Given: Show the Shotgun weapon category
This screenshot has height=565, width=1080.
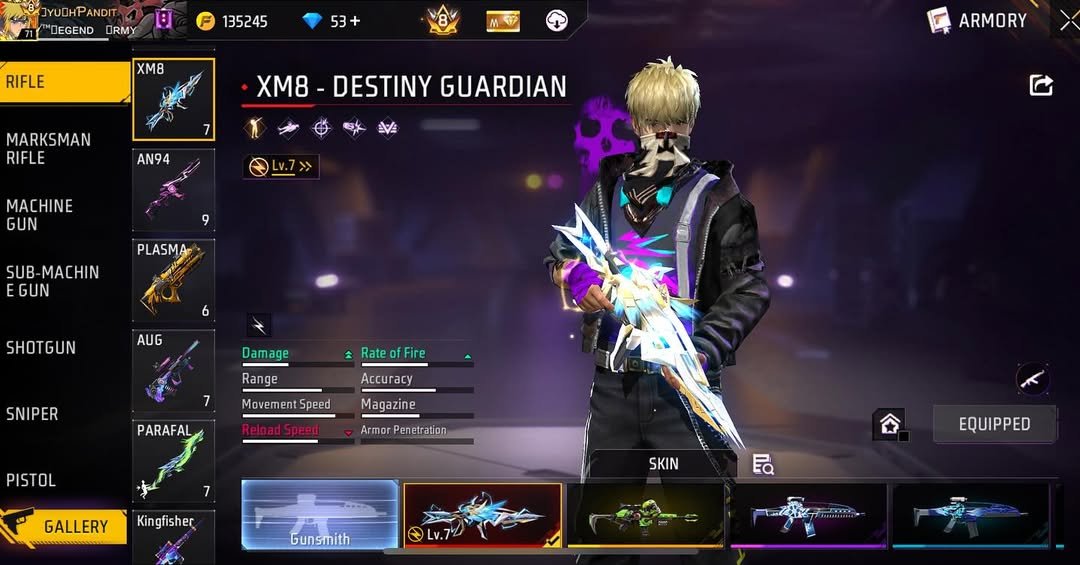Looking at the screenshot, I should pos(41,347).
